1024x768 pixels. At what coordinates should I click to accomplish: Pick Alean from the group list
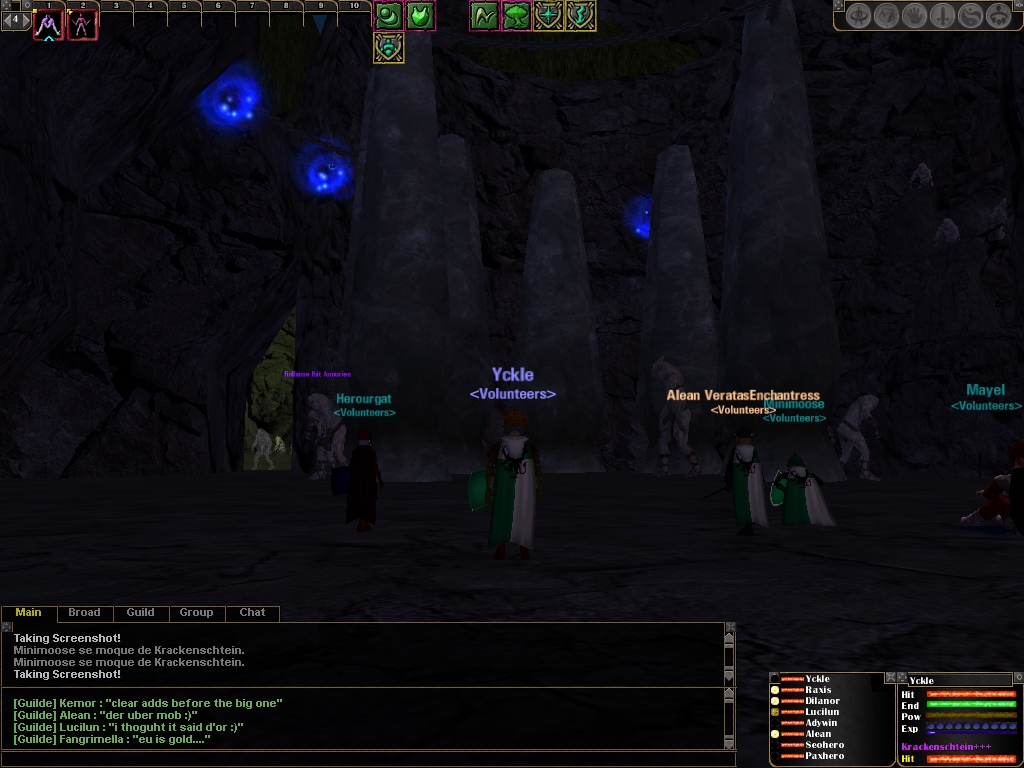point(818,734)
